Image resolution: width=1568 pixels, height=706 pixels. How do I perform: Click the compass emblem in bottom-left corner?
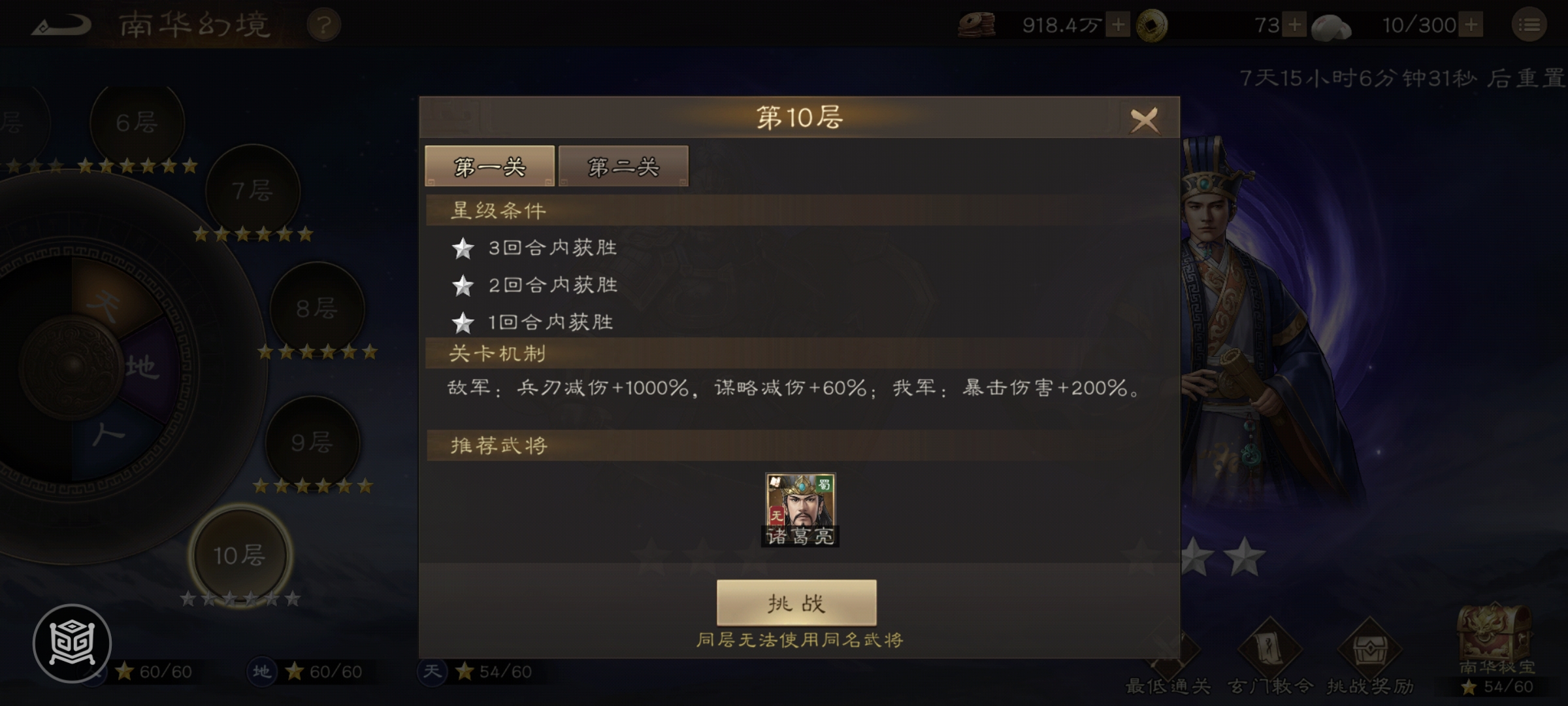coord(74,643)
